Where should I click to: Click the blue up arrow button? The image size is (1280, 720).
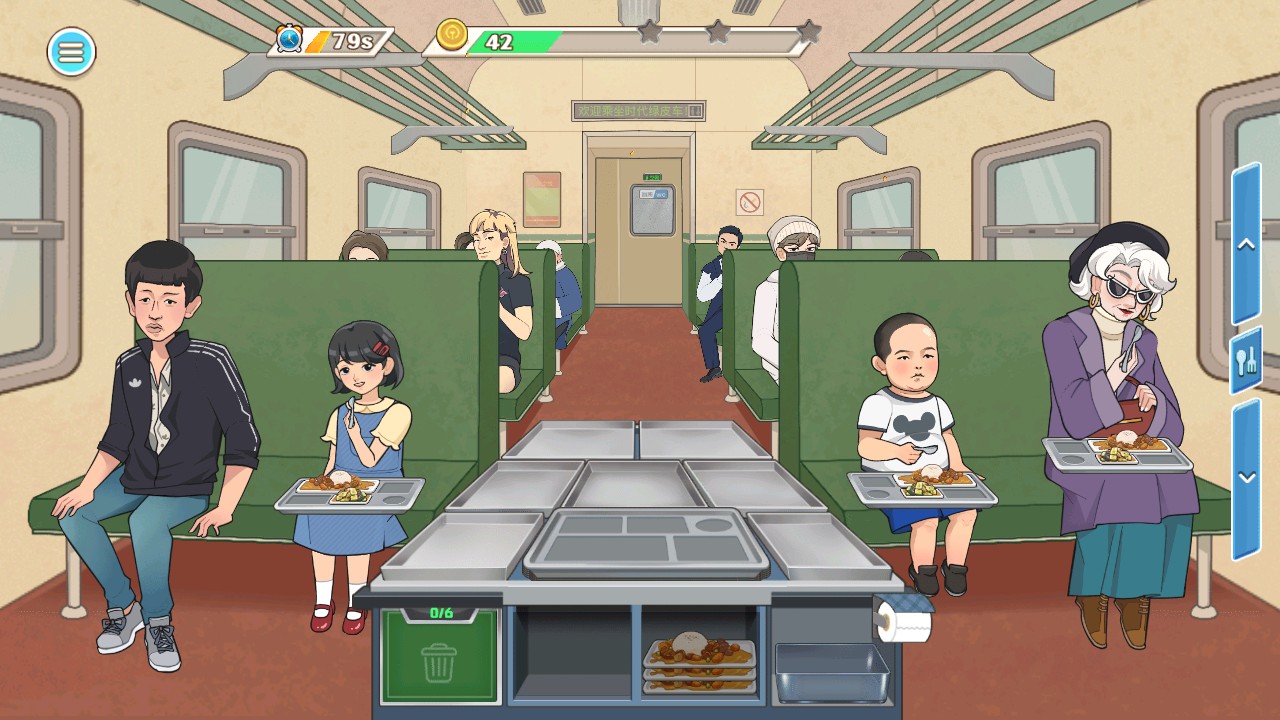pyautogui.click(x=1246, y=245)
